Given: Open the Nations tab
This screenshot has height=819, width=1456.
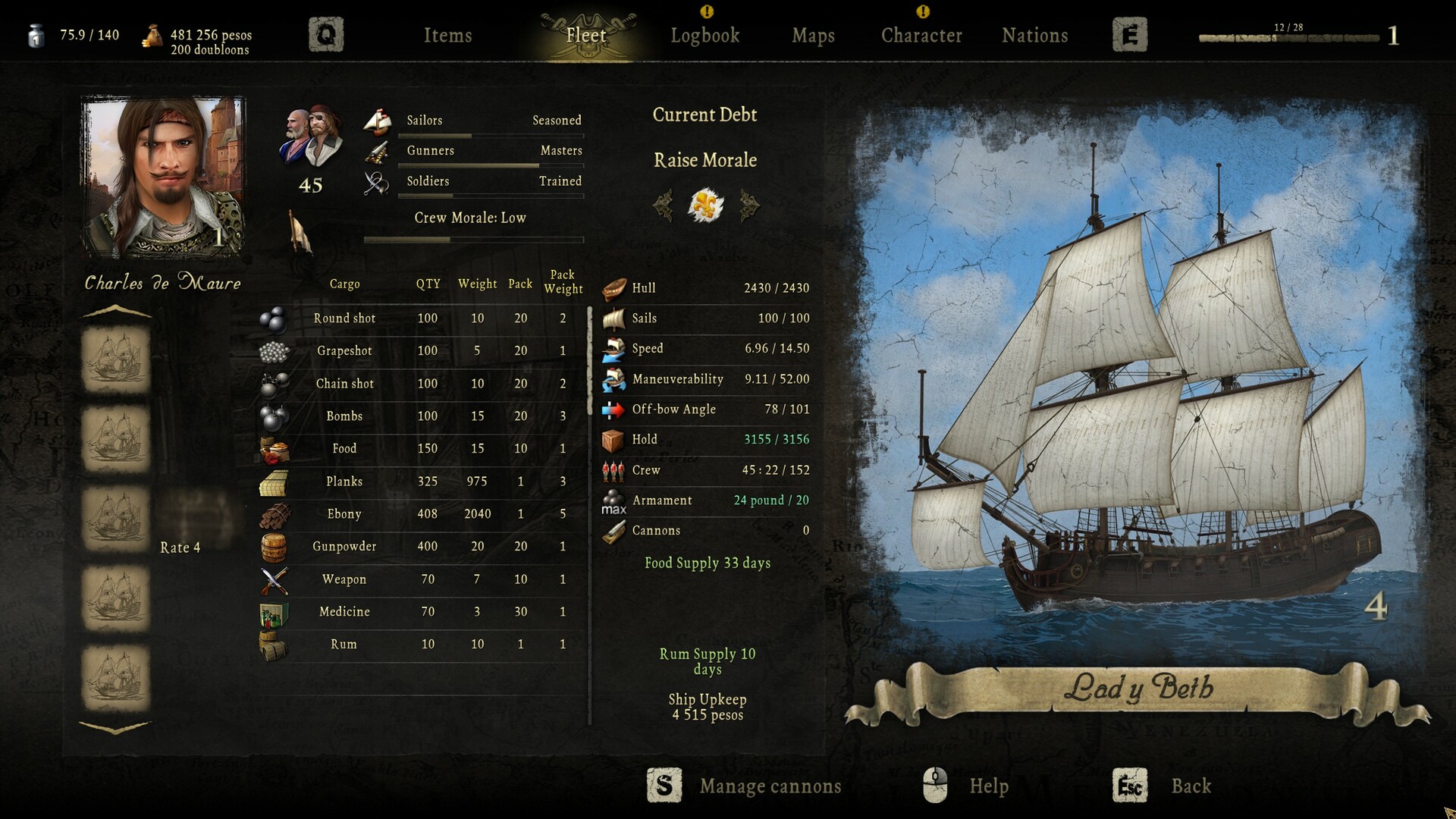Looking at the screenshot, I should point(1034,35).
